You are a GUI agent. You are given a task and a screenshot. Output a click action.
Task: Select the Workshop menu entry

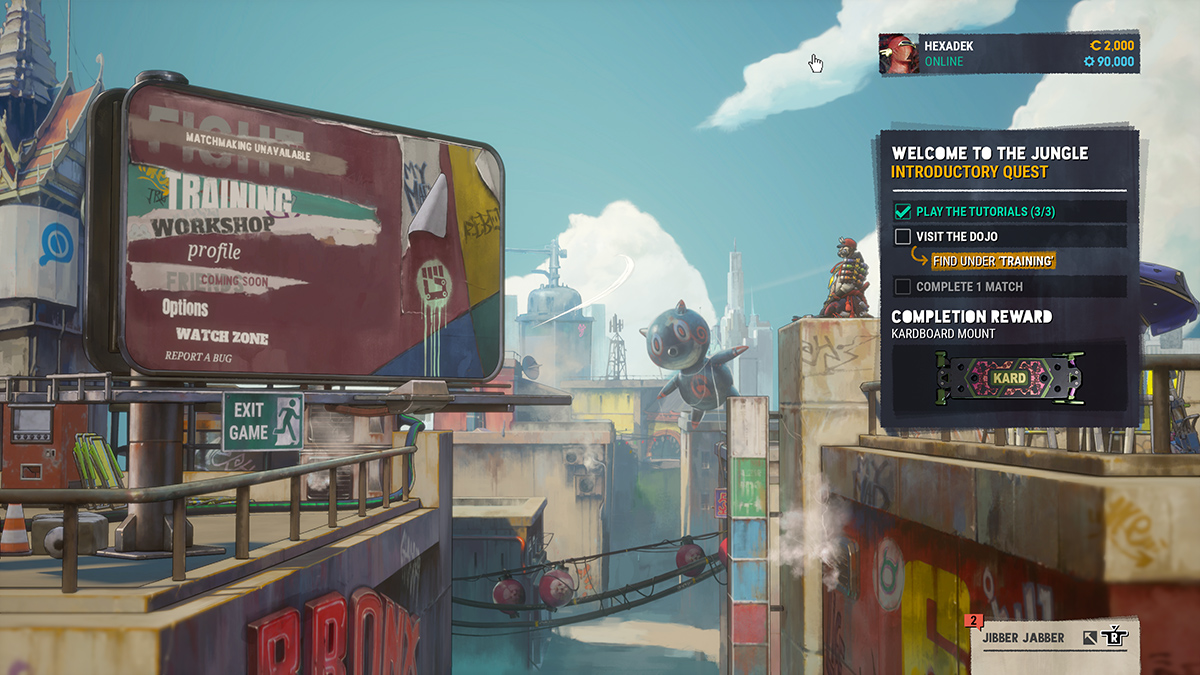[212, 226]
